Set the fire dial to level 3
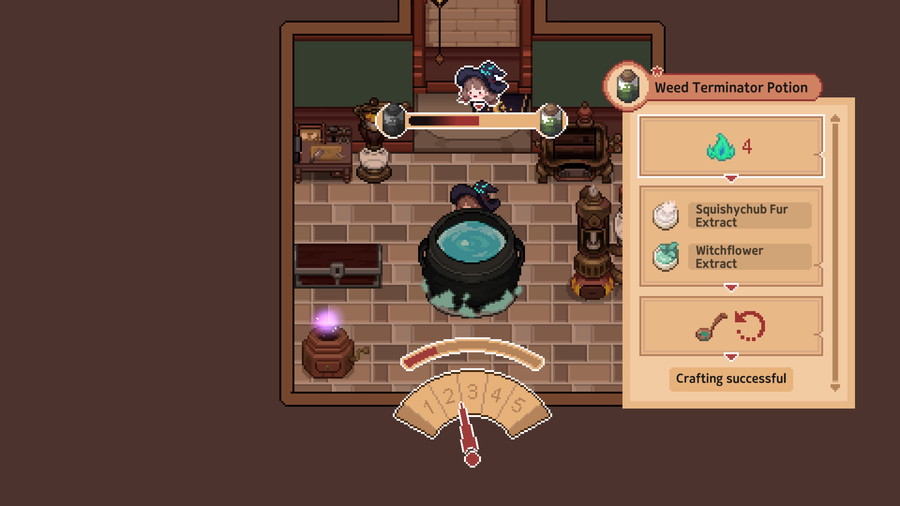This screenshot has height=506, width=900. (473, 392)
